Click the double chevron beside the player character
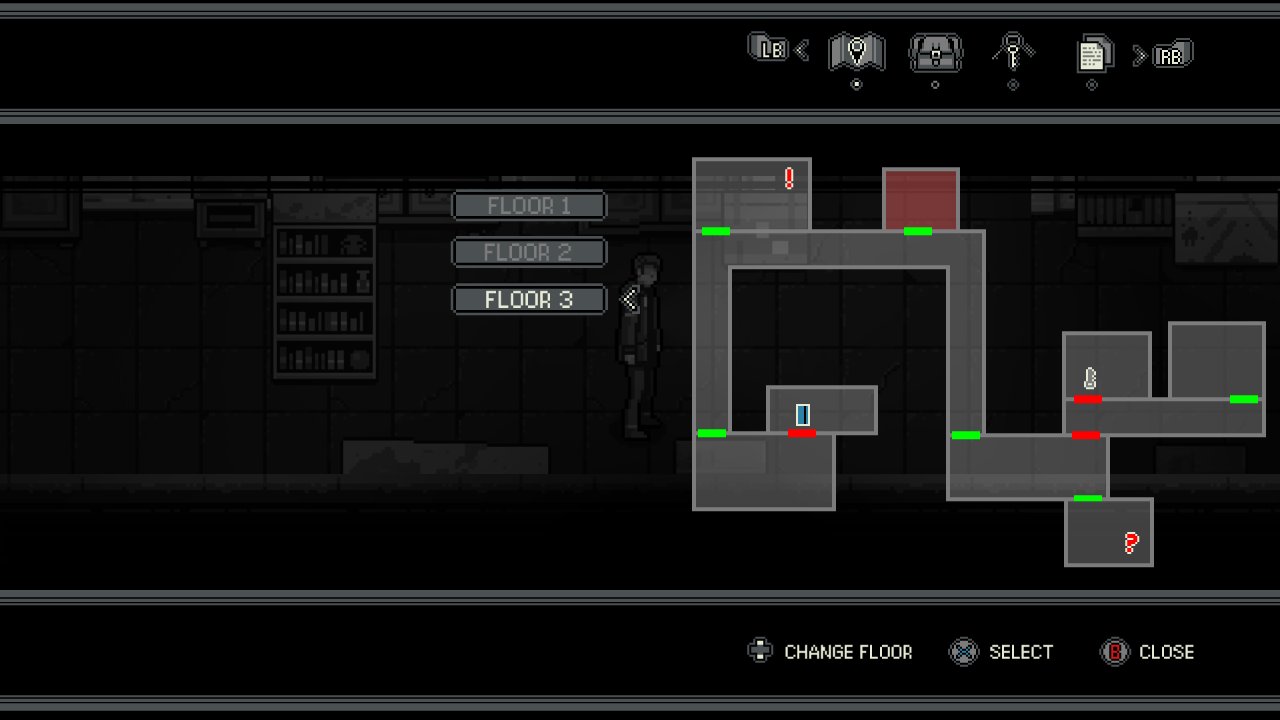The image size is (1280, 720). coord(630,297)
